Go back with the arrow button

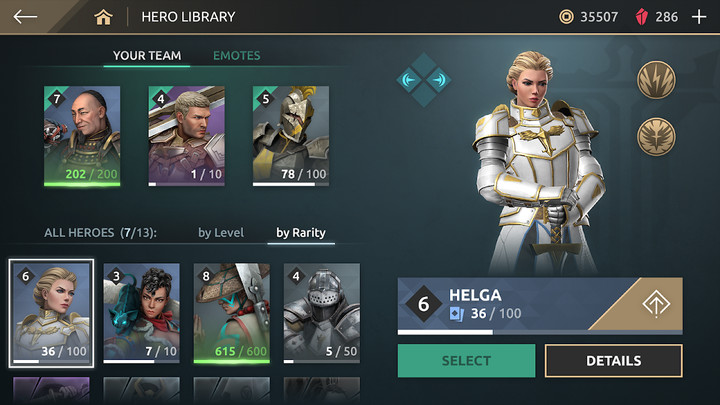(x=25, y=17)
